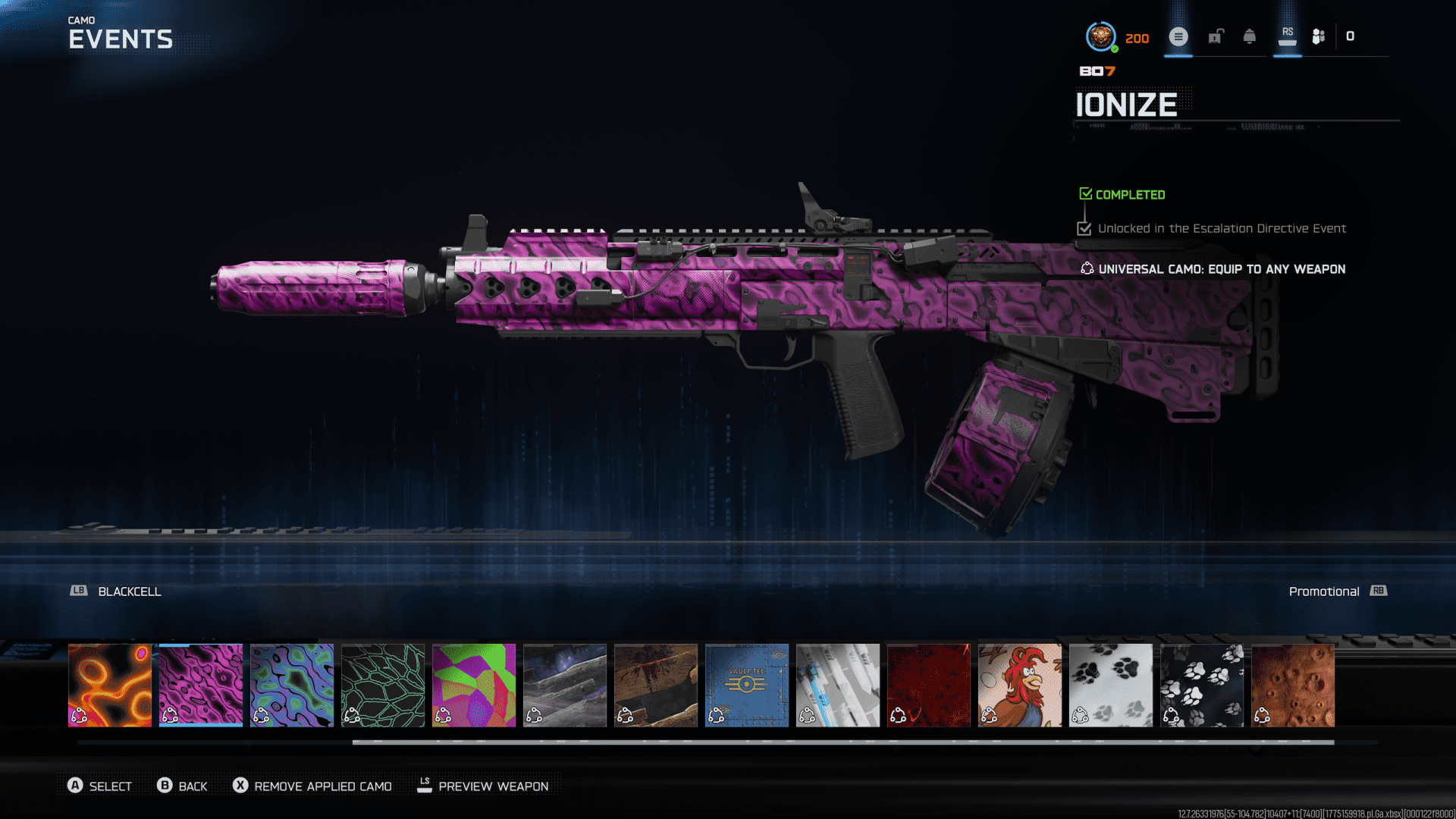This screenshot has height=819, width=1456.
Task: Select the black paw print camo
Action: click(1202, 685)
